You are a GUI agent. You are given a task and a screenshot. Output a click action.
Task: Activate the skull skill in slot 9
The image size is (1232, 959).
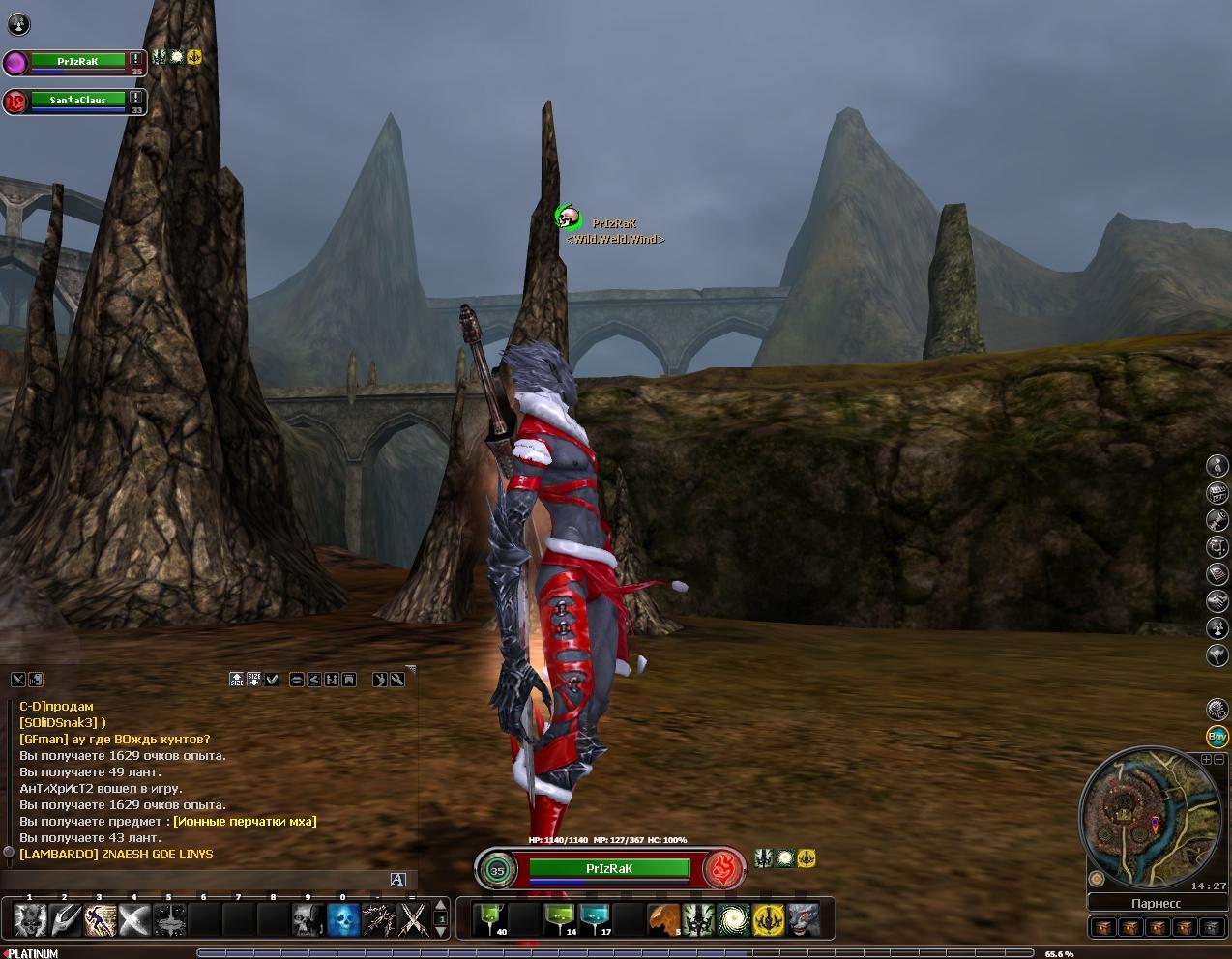click(x=308, y=919)
